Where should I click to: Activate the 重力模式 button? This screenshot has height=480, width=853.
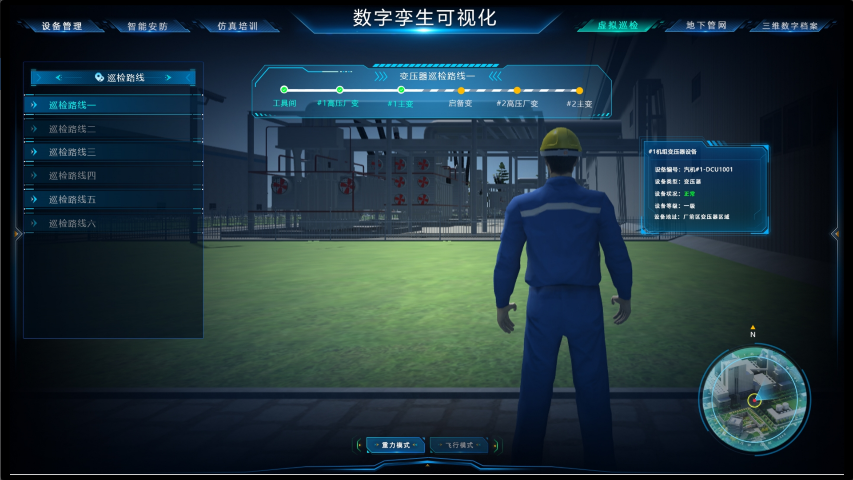390,445
